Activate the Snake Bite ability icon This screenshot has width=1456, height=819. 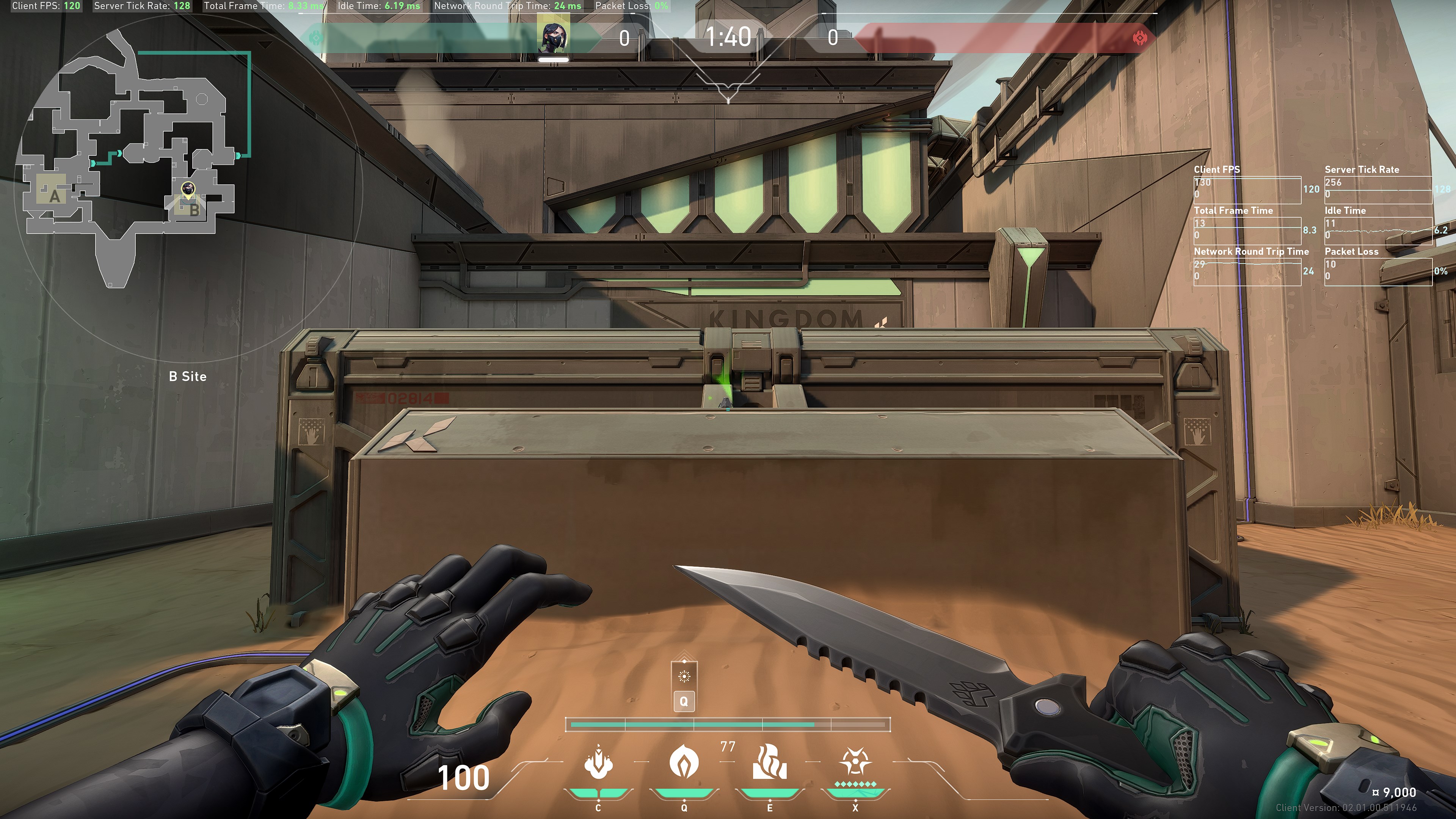point(598,762)
